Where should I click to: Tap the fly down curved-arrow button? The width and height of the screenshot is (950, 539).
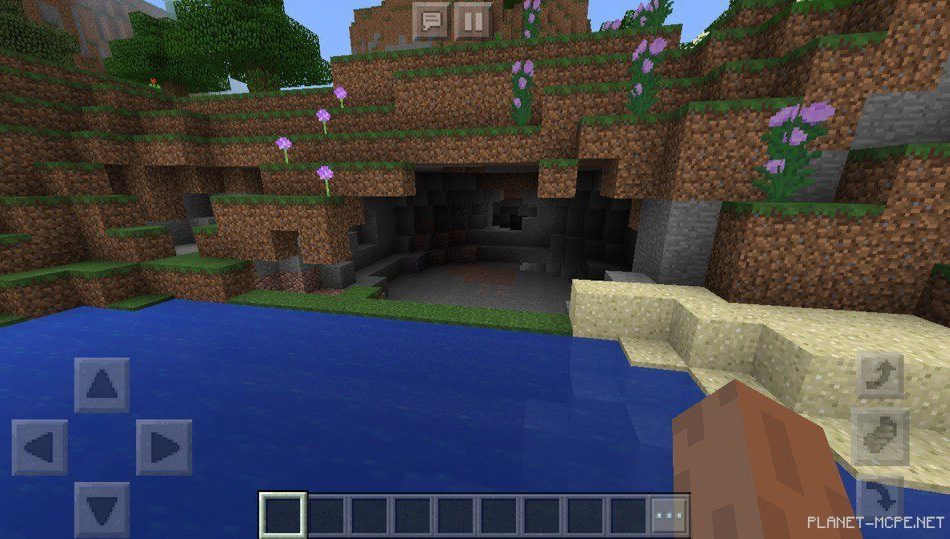(x=880, y=496)
